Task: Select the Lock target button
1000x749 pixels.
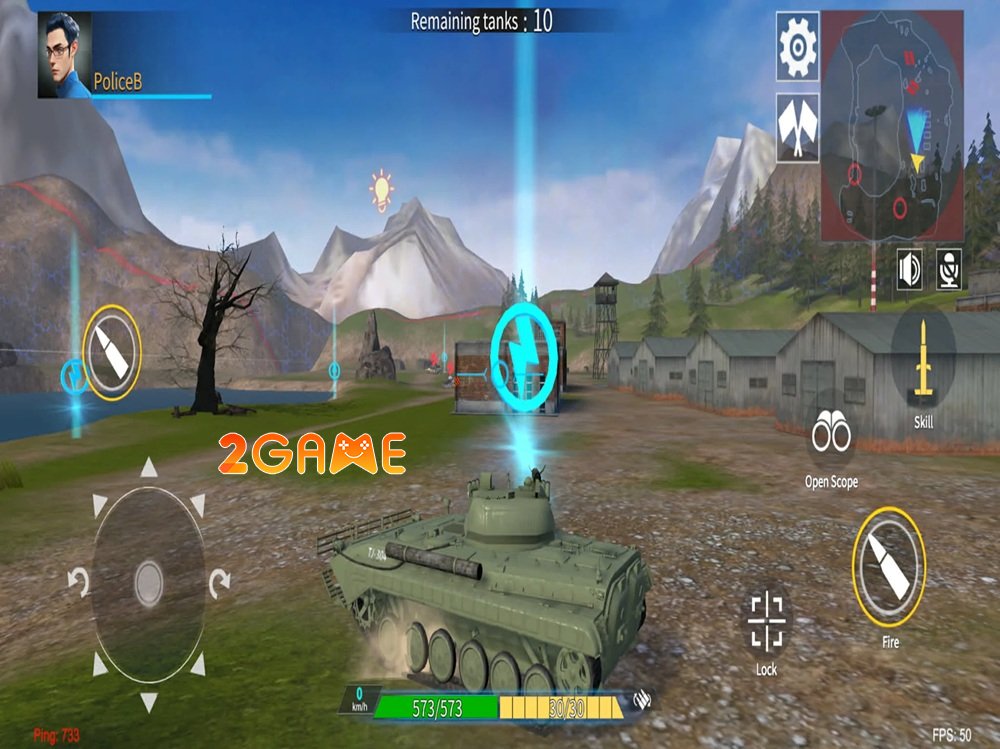Action: coord(767,623)
